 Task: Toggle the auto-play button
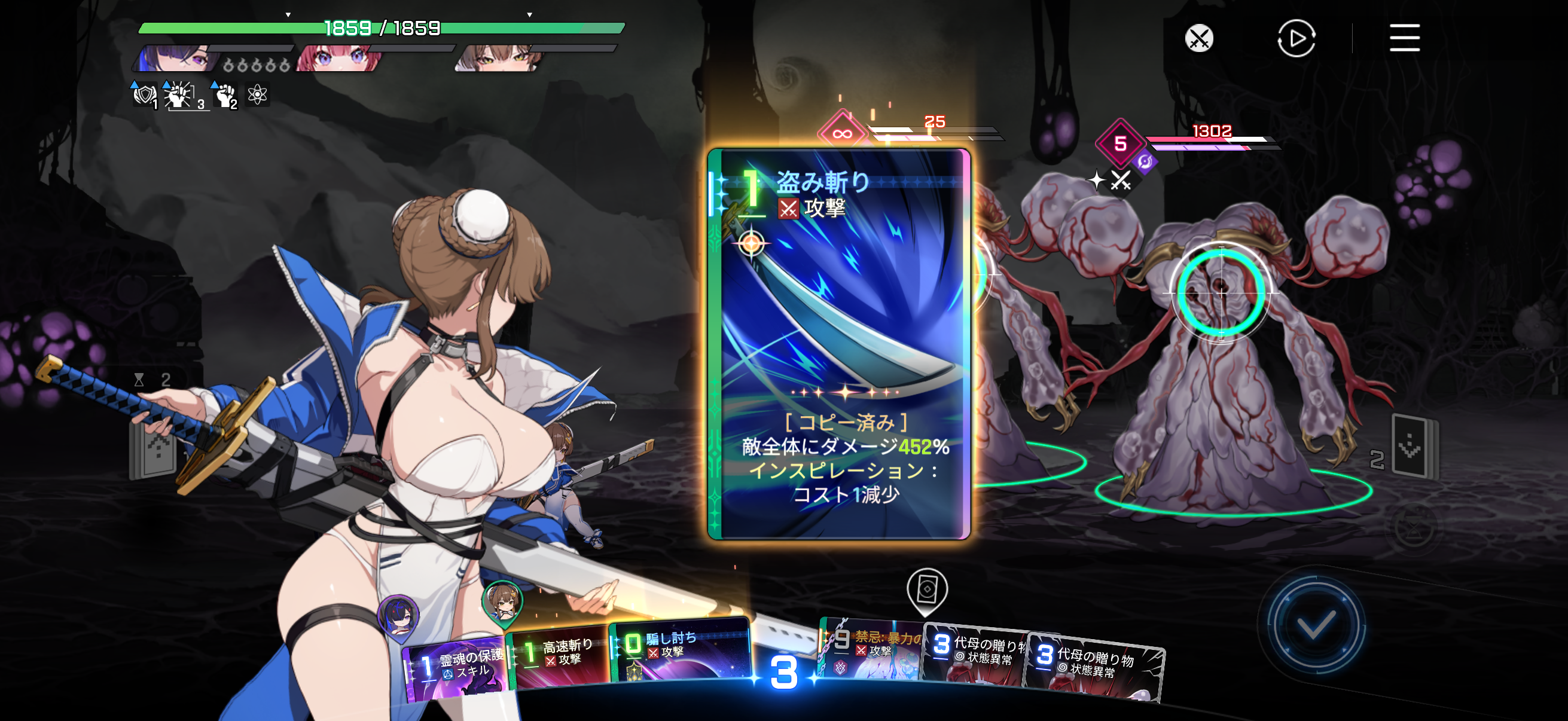(1295, 38)
